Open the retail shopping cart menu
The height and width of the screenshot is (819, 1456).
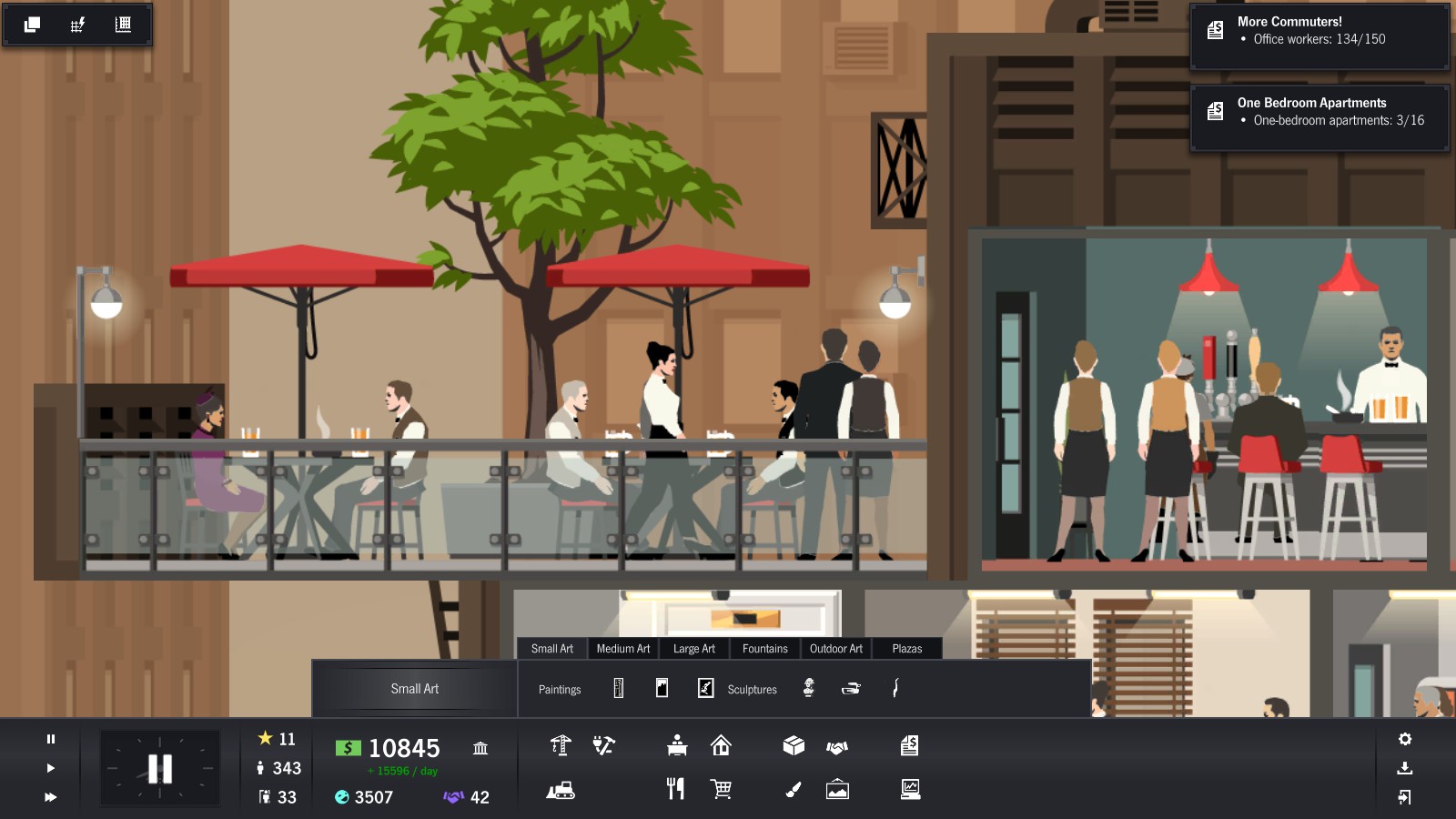pos(721,789)
